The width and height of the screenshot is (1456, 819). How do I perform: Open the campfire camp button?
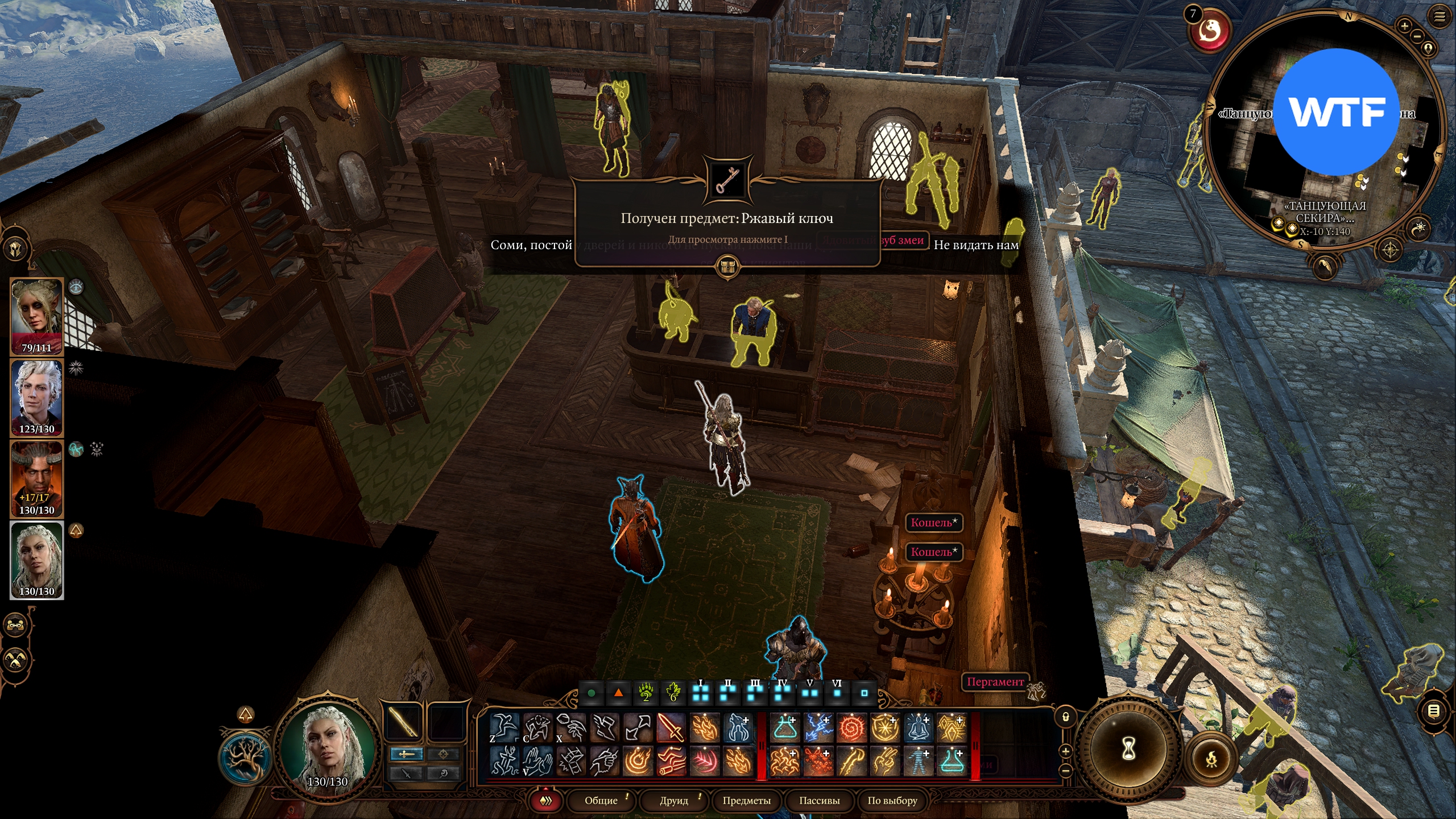pos(1212,758)
